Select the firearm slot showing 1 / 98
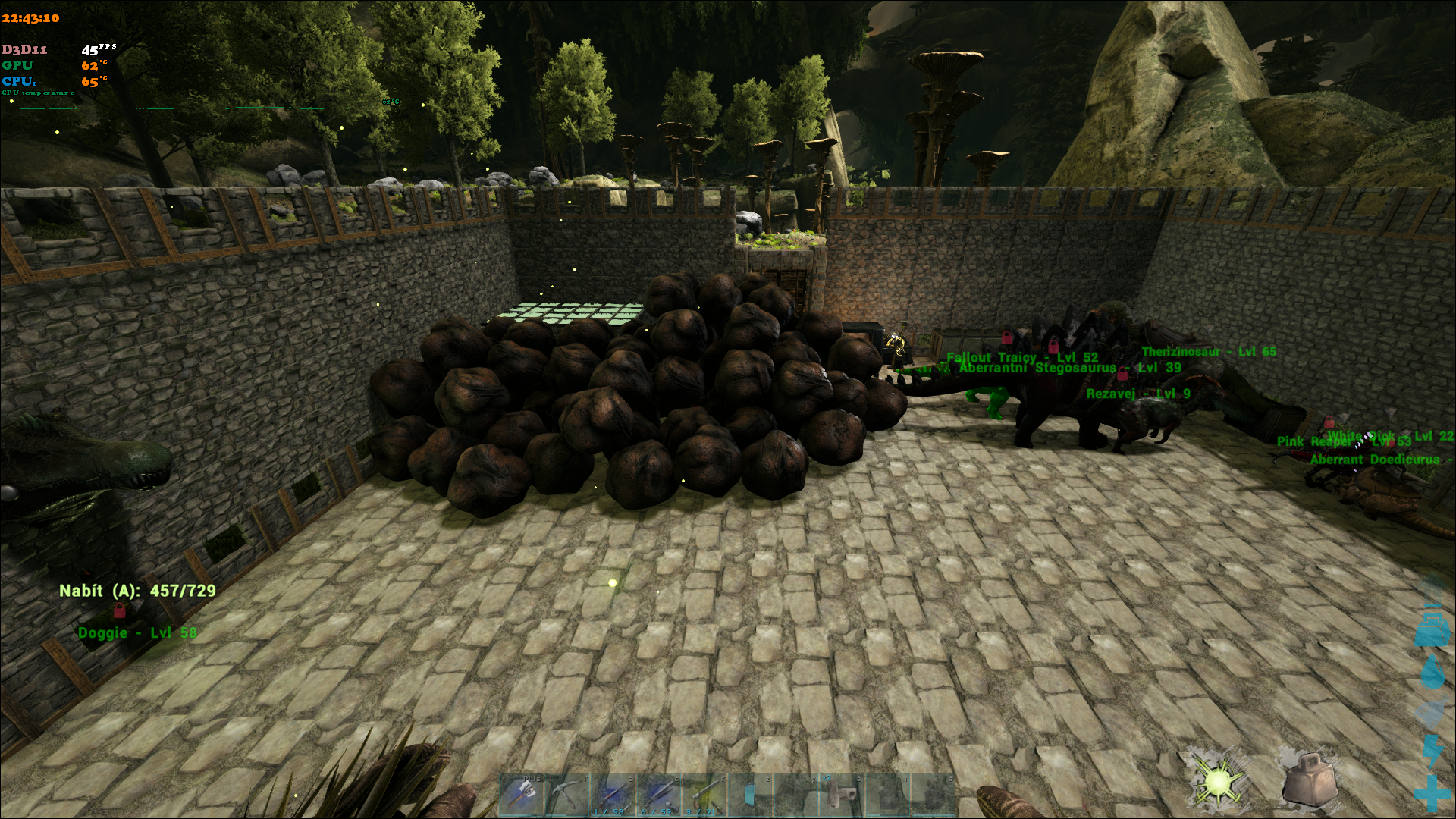This screenshot has width=1456, height=819. pyautogui.click(x=613, y=795)
